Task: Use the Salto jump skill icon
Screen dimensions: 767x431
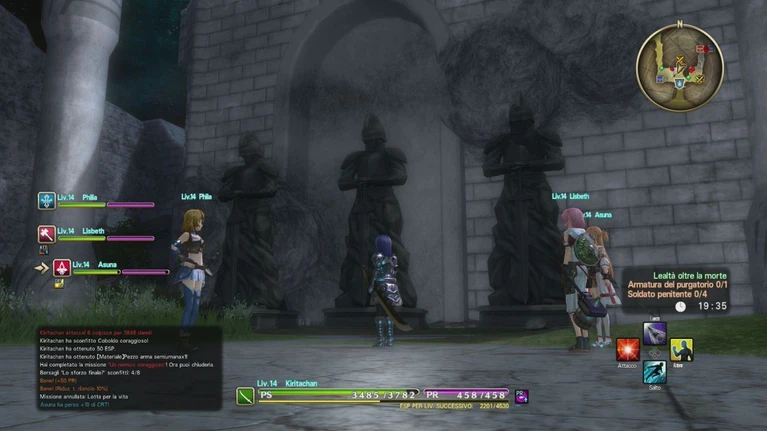Action: [x=654, y=373]
